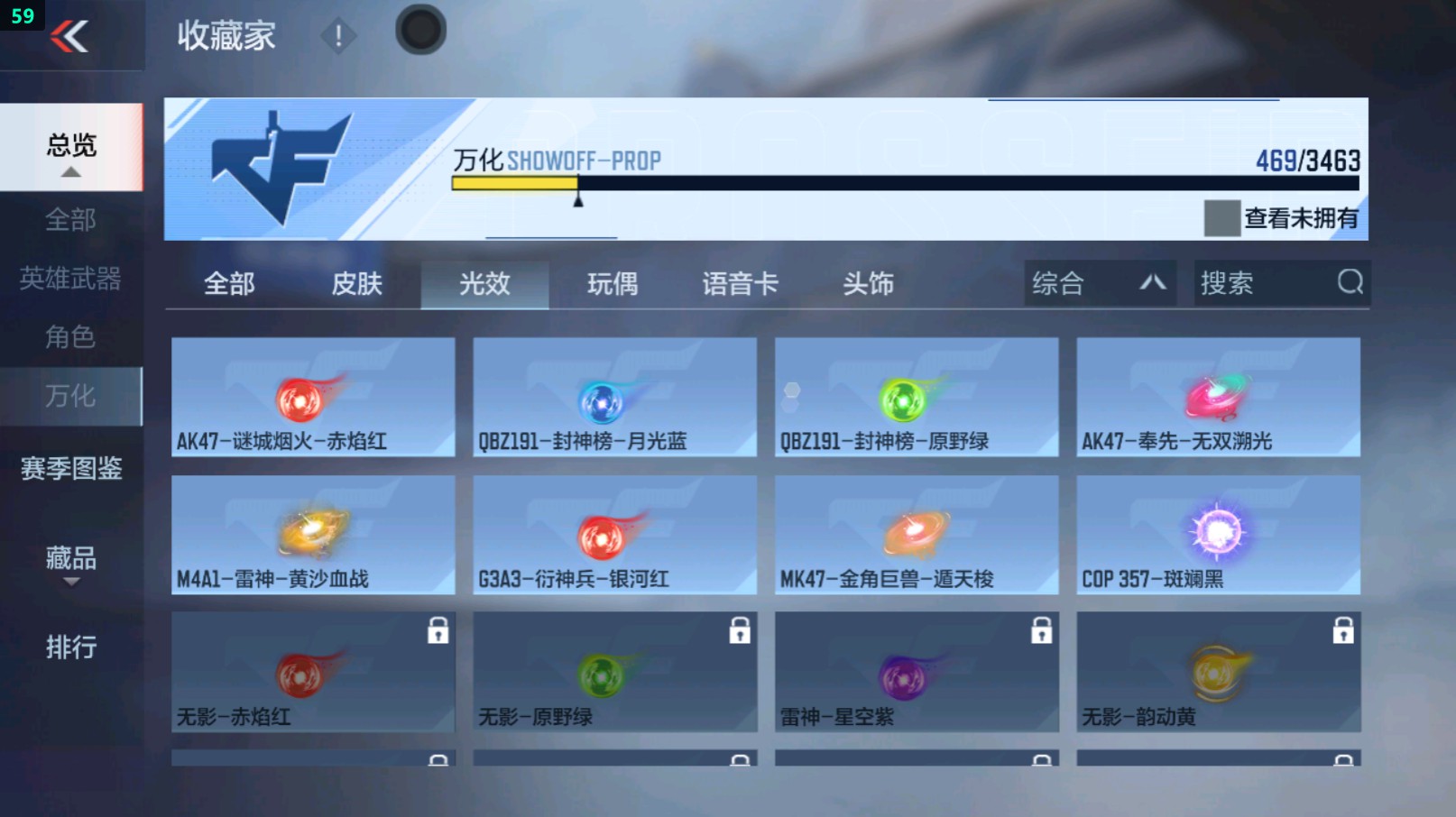Image resolution: width=1456 pixels, height=817 pixels.
Task: Select the AK47-谜城烟火-赤焰红 light effect
Action: pos(312,397)
